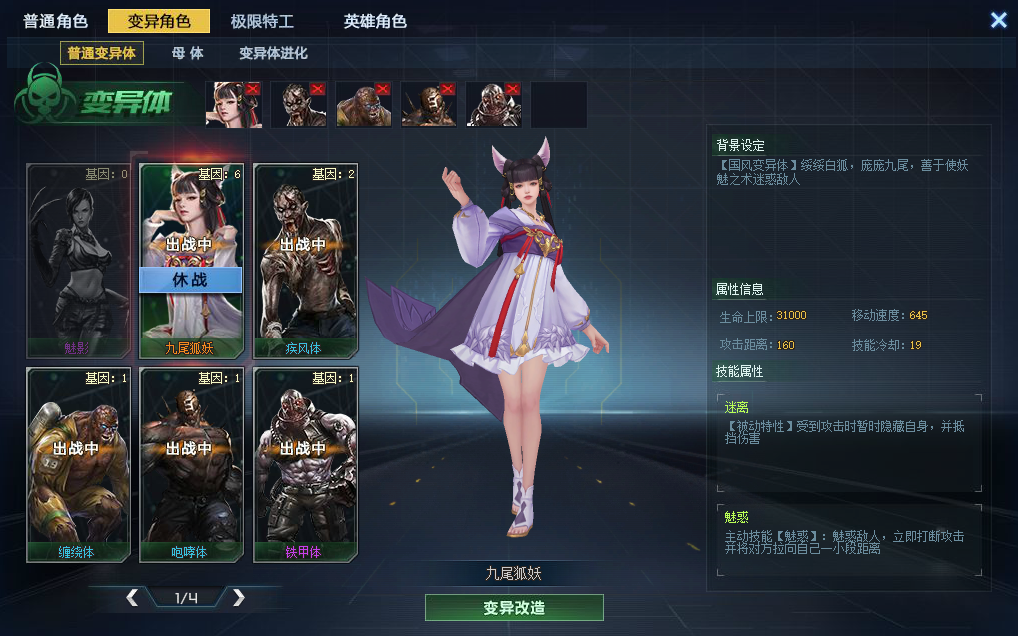Choose the 铁甲体 mutant card
Screen dimensions: 1018x636
pyautogui.click(x=304, y=463)
